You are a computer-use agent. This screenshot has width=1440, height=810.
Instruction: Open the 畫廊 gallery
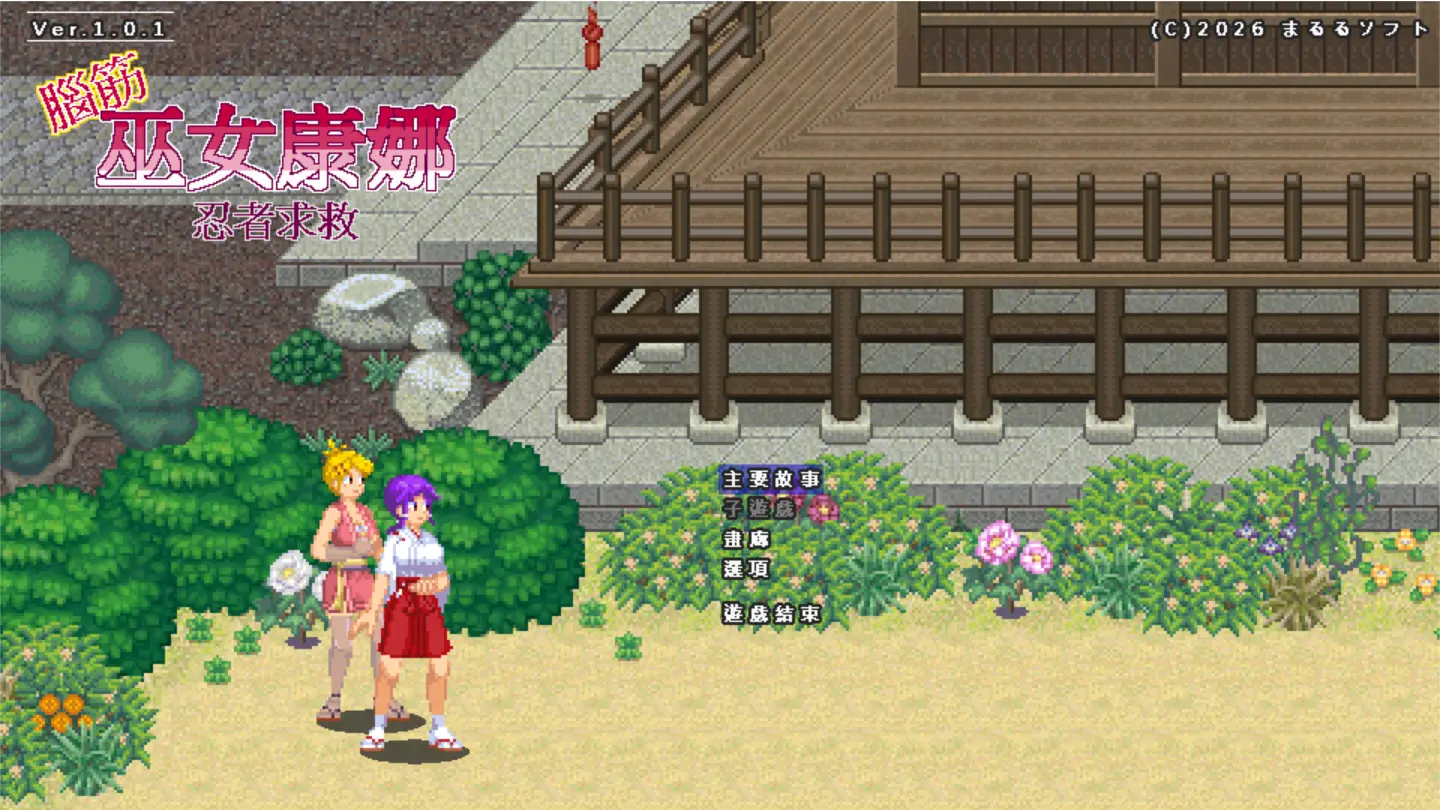(746, 539)
